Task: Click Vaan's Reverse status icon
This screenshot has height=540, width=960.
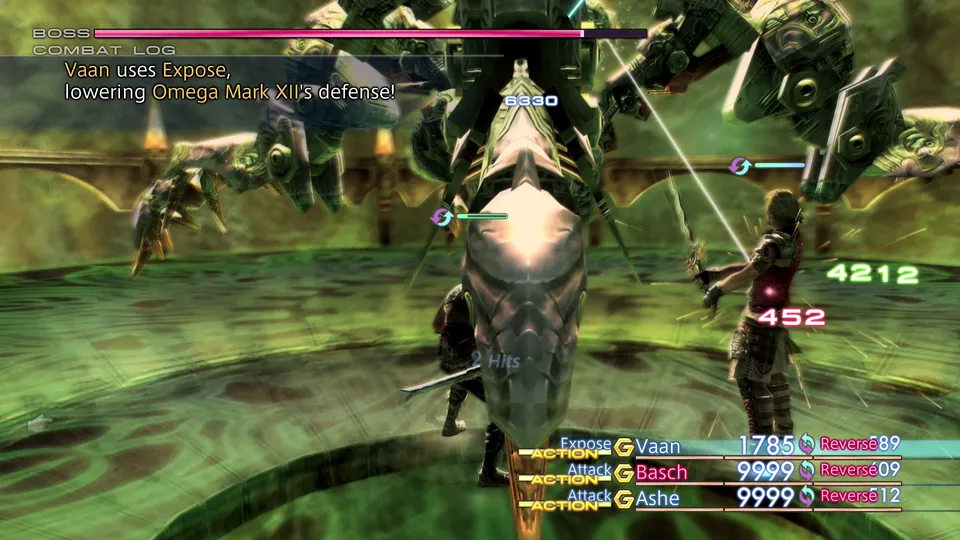Action: tap(807, 445)
